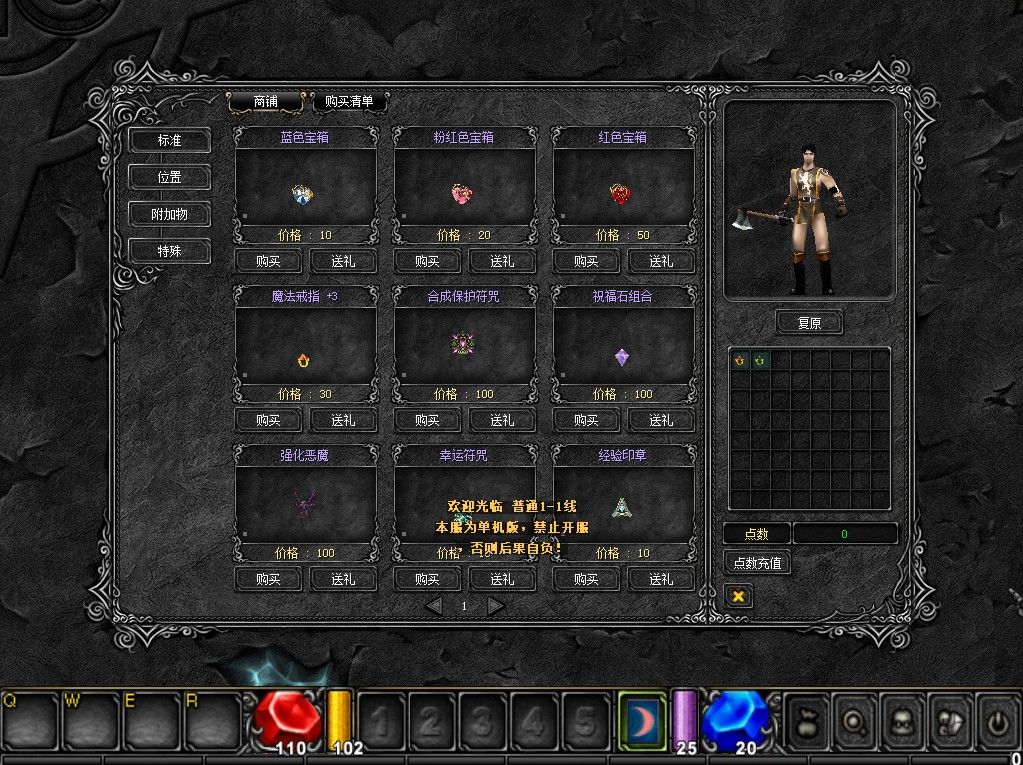Go to the next shop page arrow
1023x765 pixels.
click(x=495, y=606)
